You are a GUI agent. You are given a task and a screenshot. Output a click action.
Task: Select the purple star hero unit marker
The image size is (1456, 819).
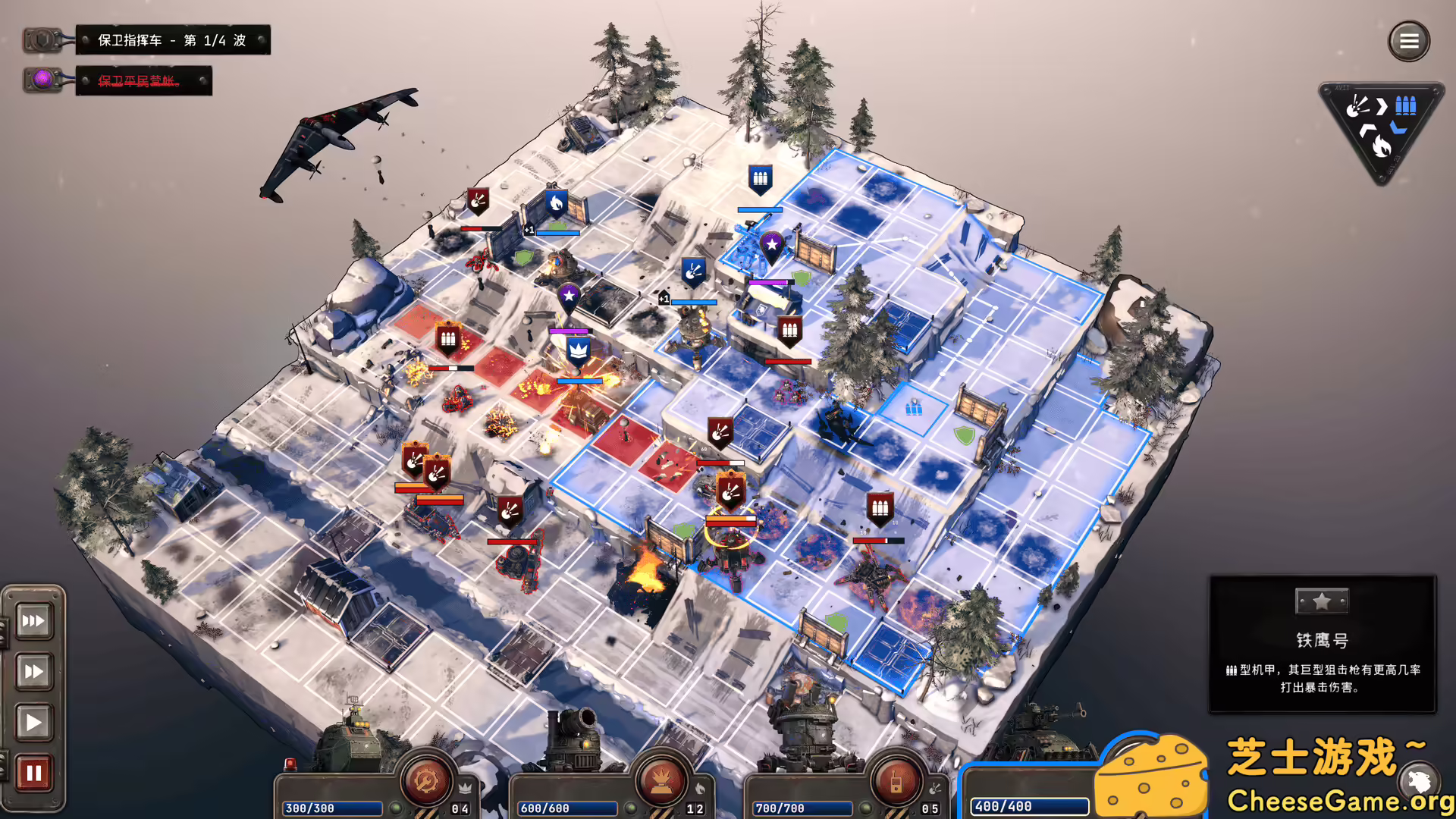pos(771,246)
